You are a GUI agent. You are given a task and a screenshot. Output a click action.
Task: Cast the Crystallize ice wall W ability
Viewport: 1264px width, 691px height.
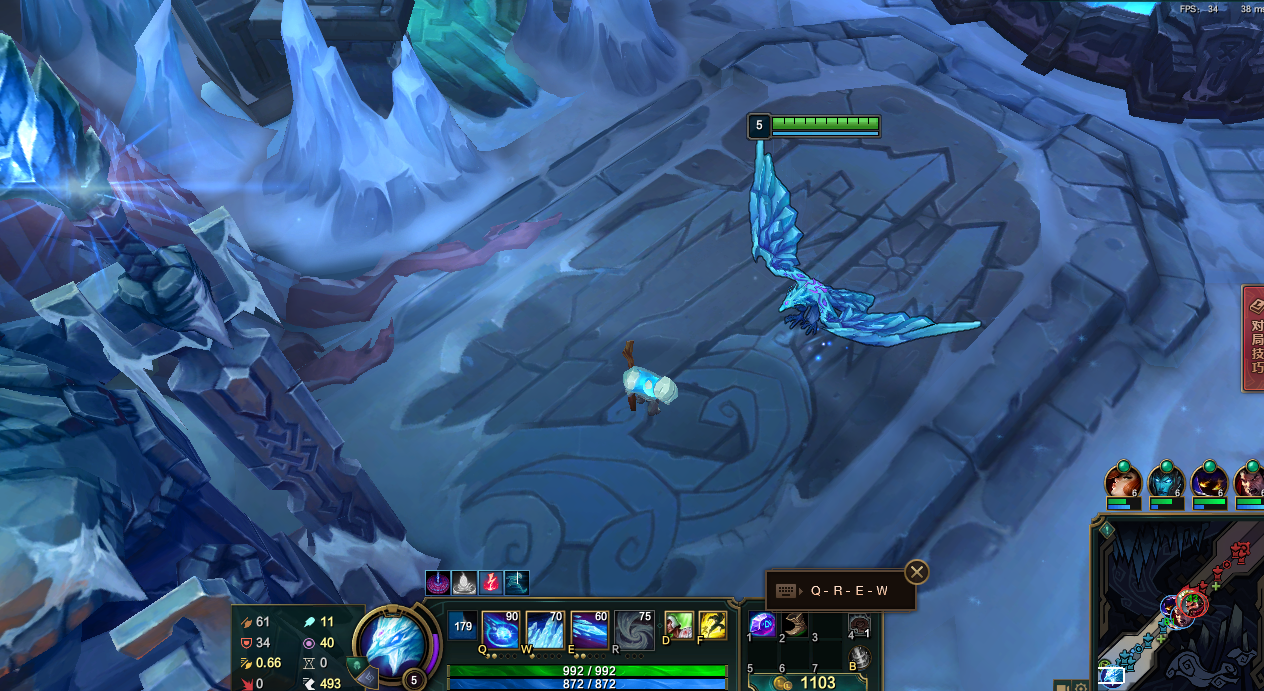[545, 631]
